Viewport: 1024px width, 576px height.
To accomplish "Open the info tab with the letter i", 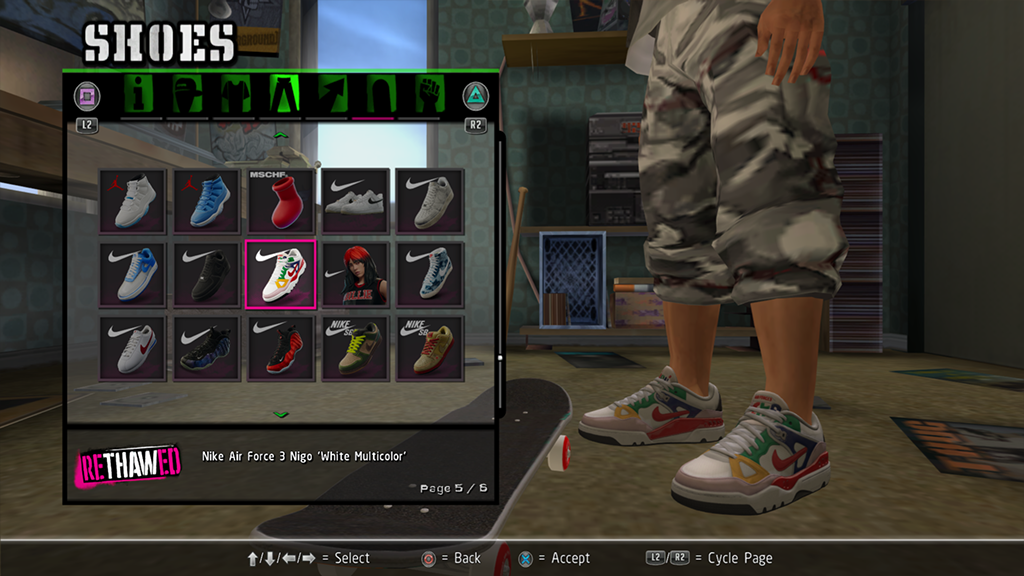I will (x=141, y=96).
